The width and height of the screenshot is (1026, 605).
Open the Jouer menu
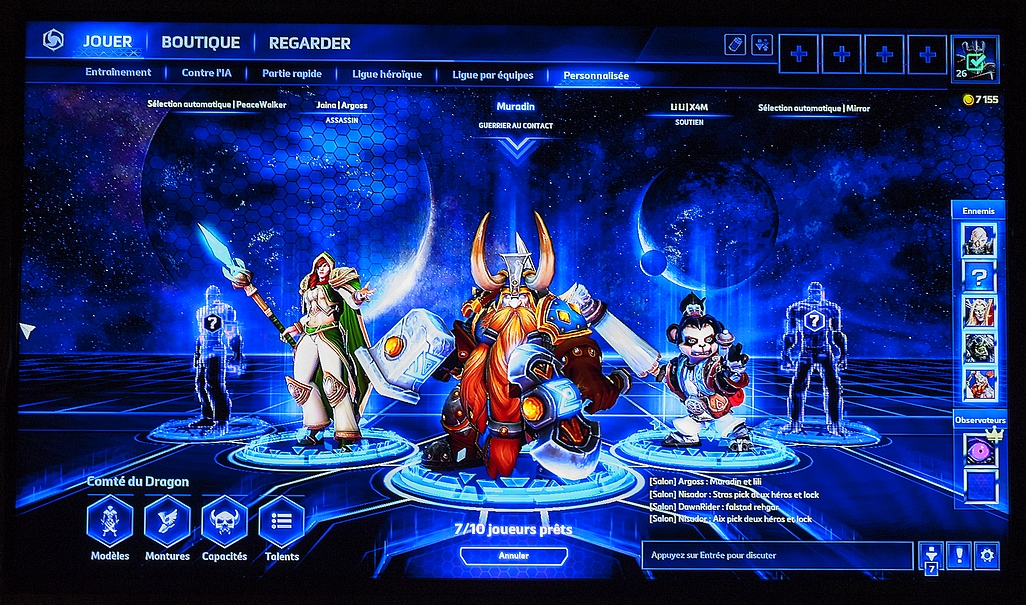pyautogui.click(x=107, y=42)
